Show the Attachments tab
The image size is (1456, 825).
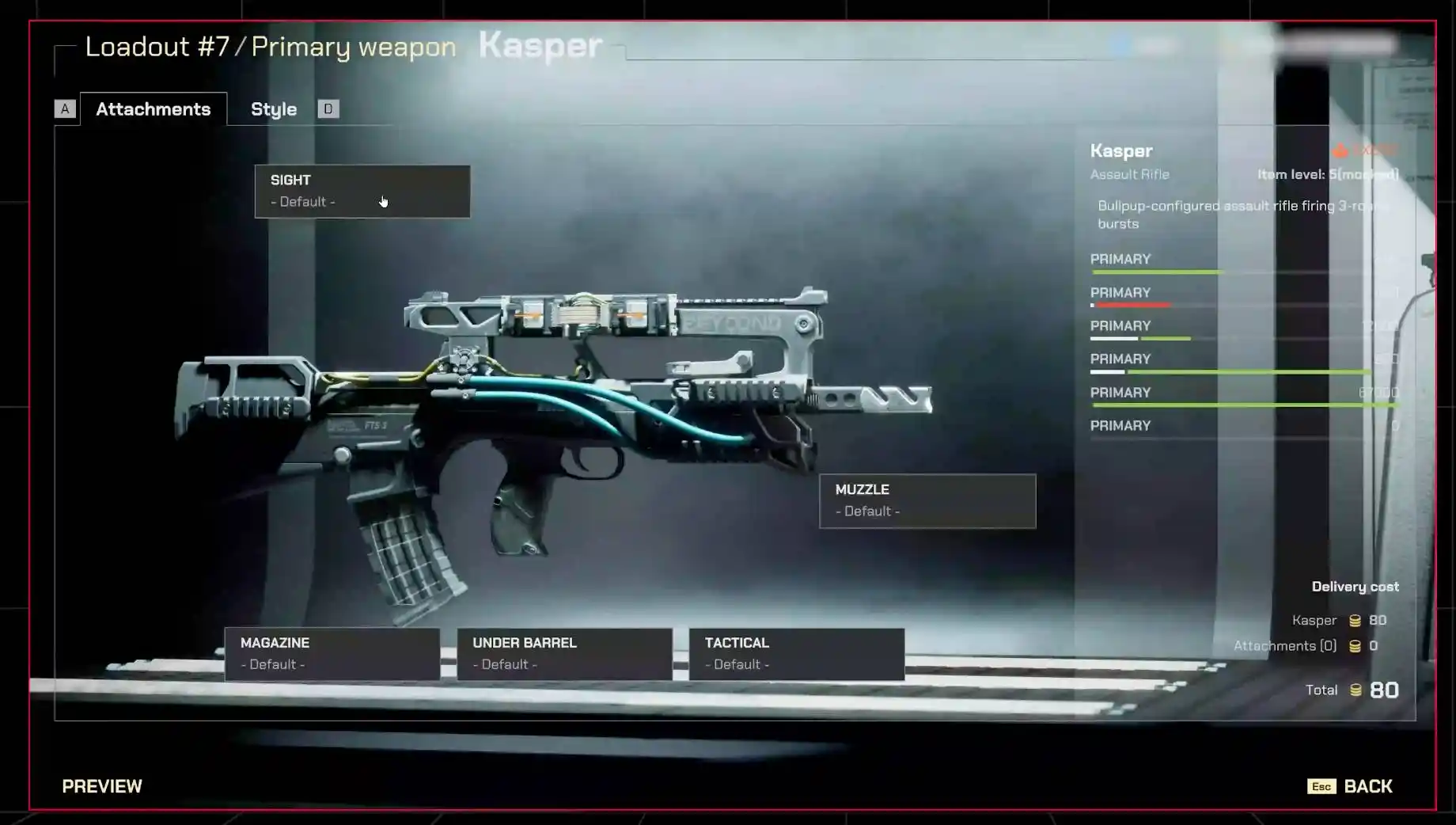[153, 109]
